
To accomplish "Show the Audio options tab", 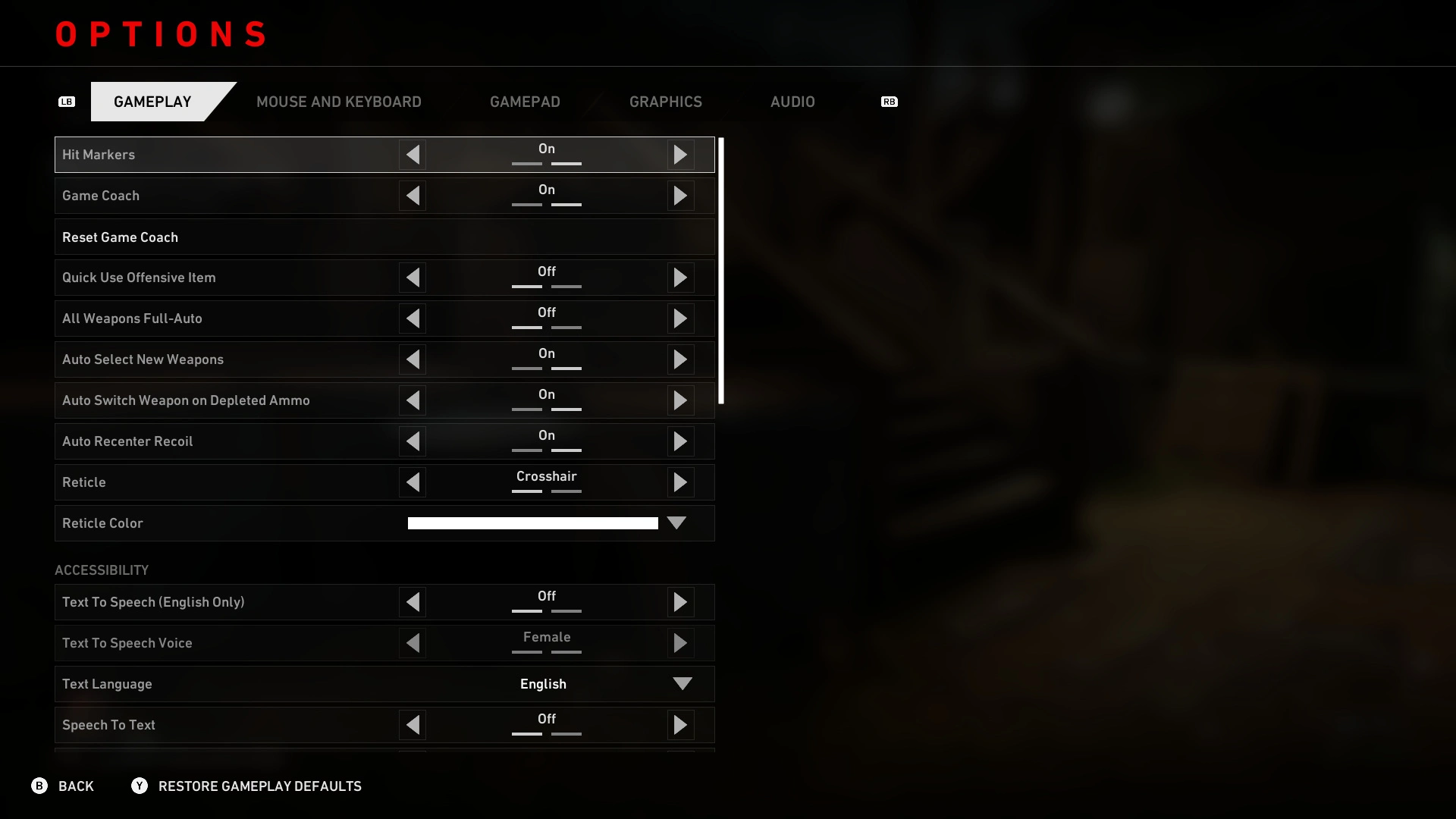I will point(792,102).
